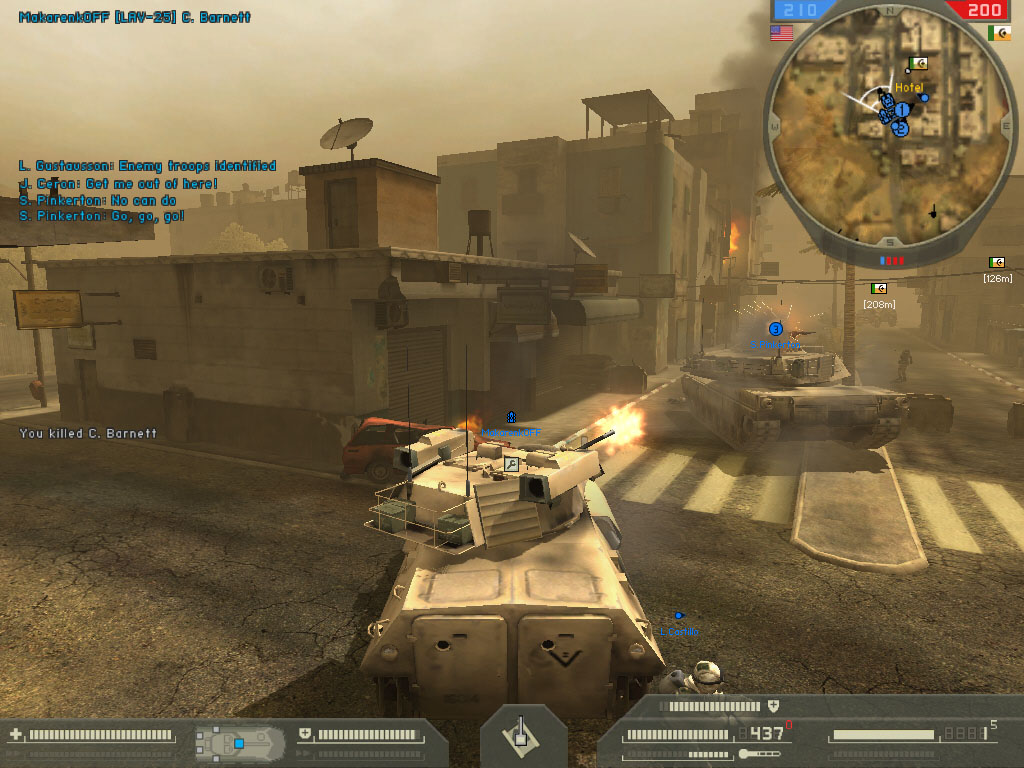Image resolution: width=1024 pixels, height=768 pixels.
Task: Select the control point flag marked 126m
Action: coord(997,263)
